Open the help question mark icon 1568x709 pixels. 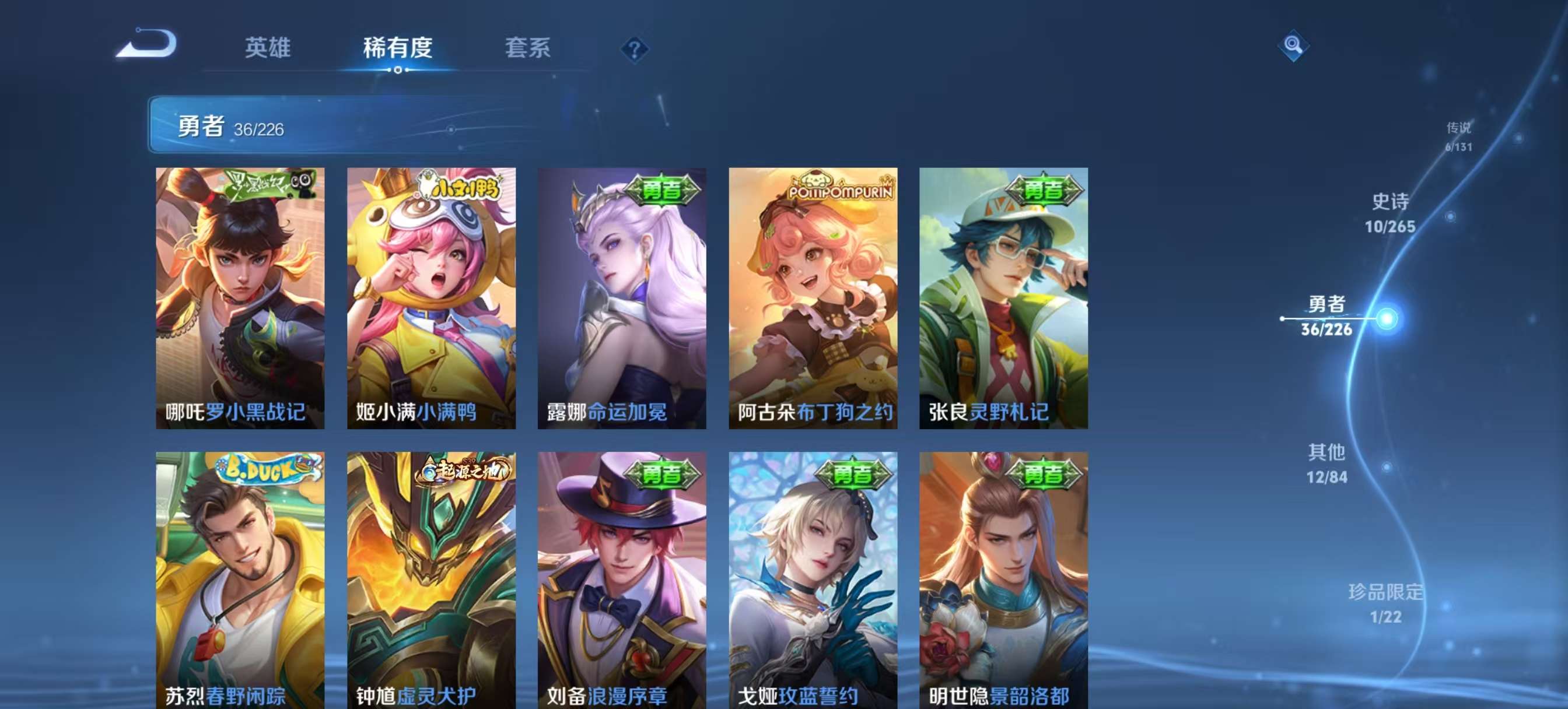tap(635, 51)
